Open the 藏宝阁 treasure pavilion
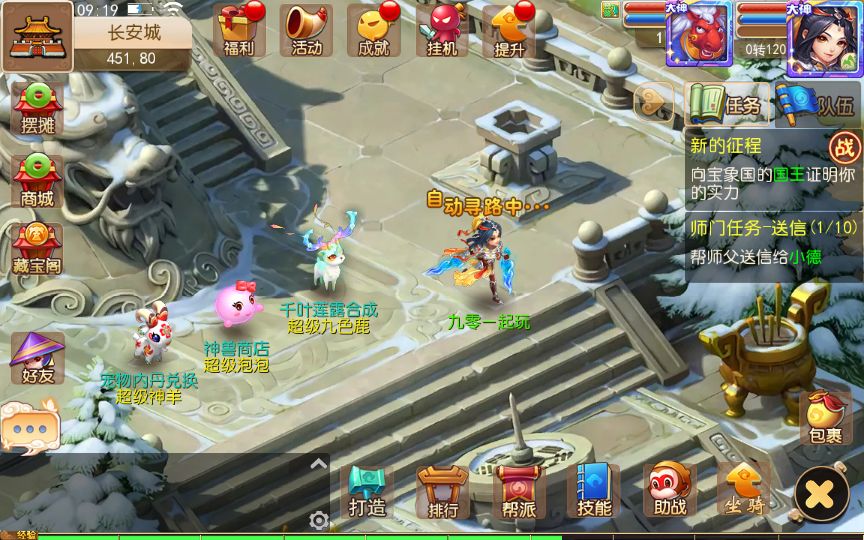The height and width of the screenshot is (540, 864). (x=37, y=251)
